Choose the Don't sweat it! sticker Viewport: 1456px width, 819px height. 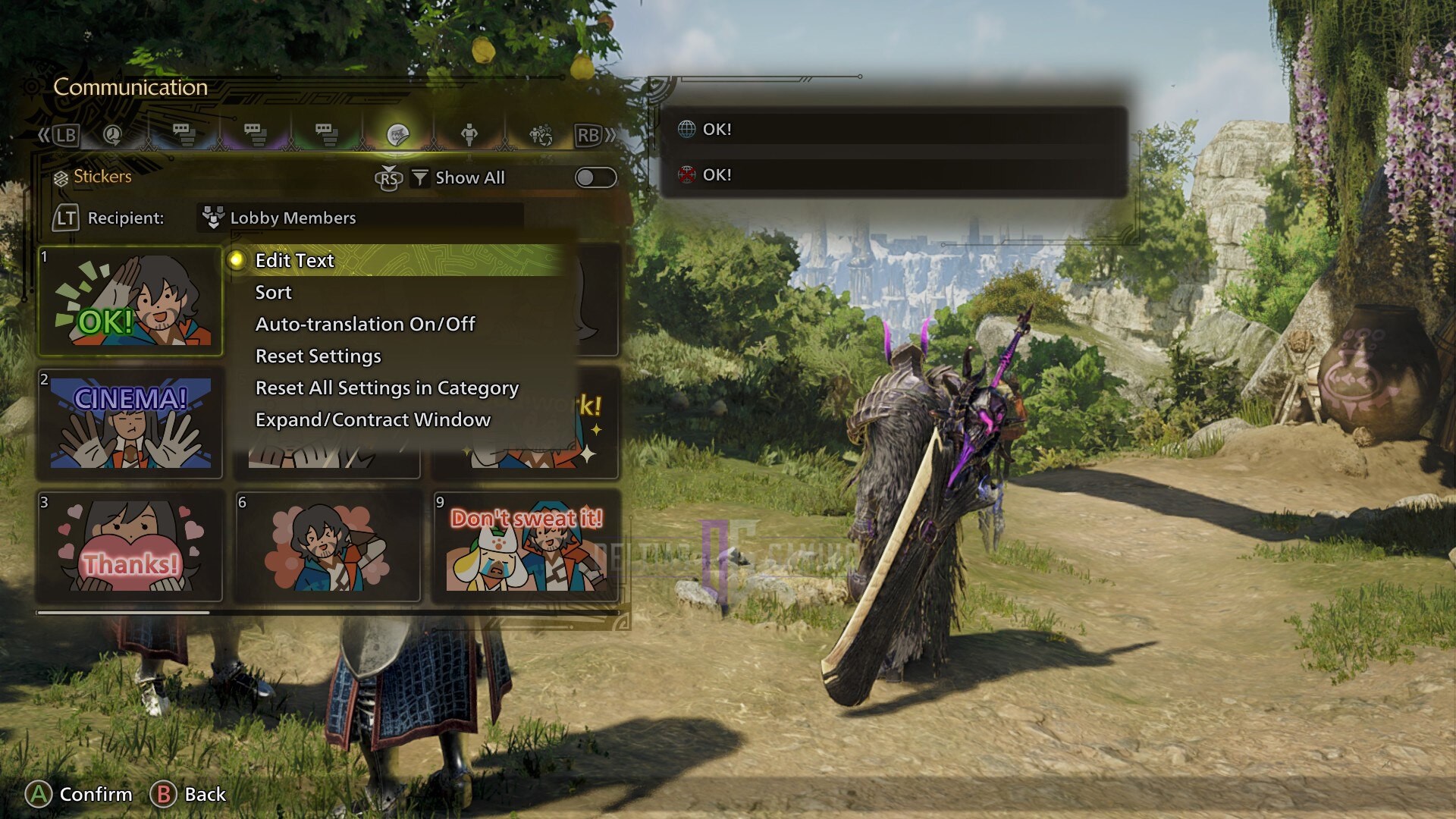point(526,546)
